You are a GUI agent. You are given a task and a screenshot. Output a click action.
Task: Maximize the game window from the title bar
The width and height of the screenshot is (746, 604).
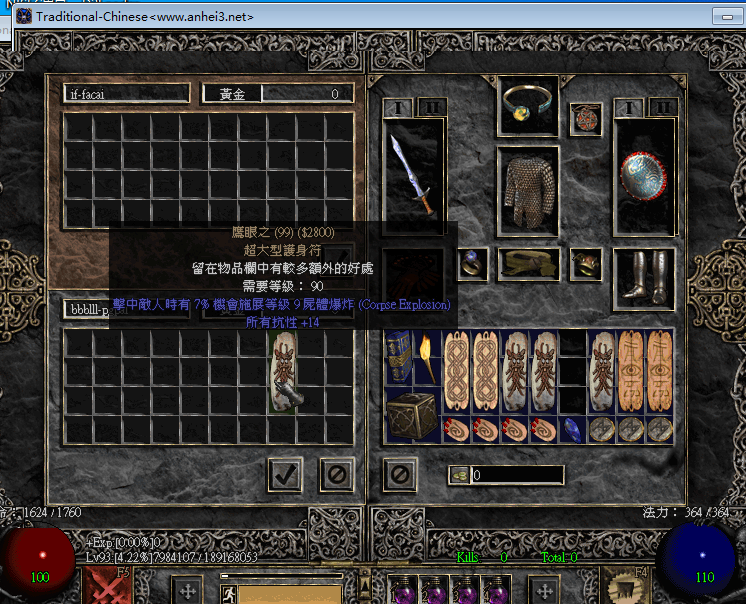[723, 17]
